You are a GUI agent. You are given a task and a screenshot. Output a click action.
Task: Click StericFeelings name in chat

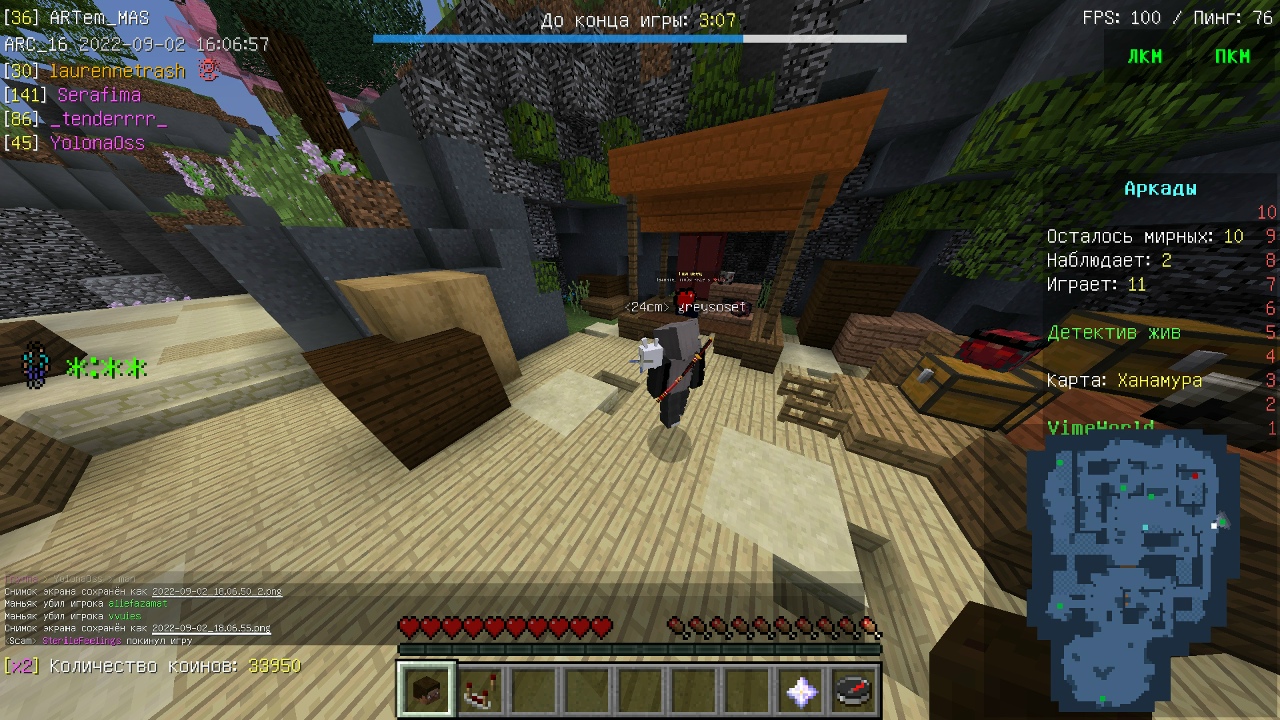pos(82,640)
